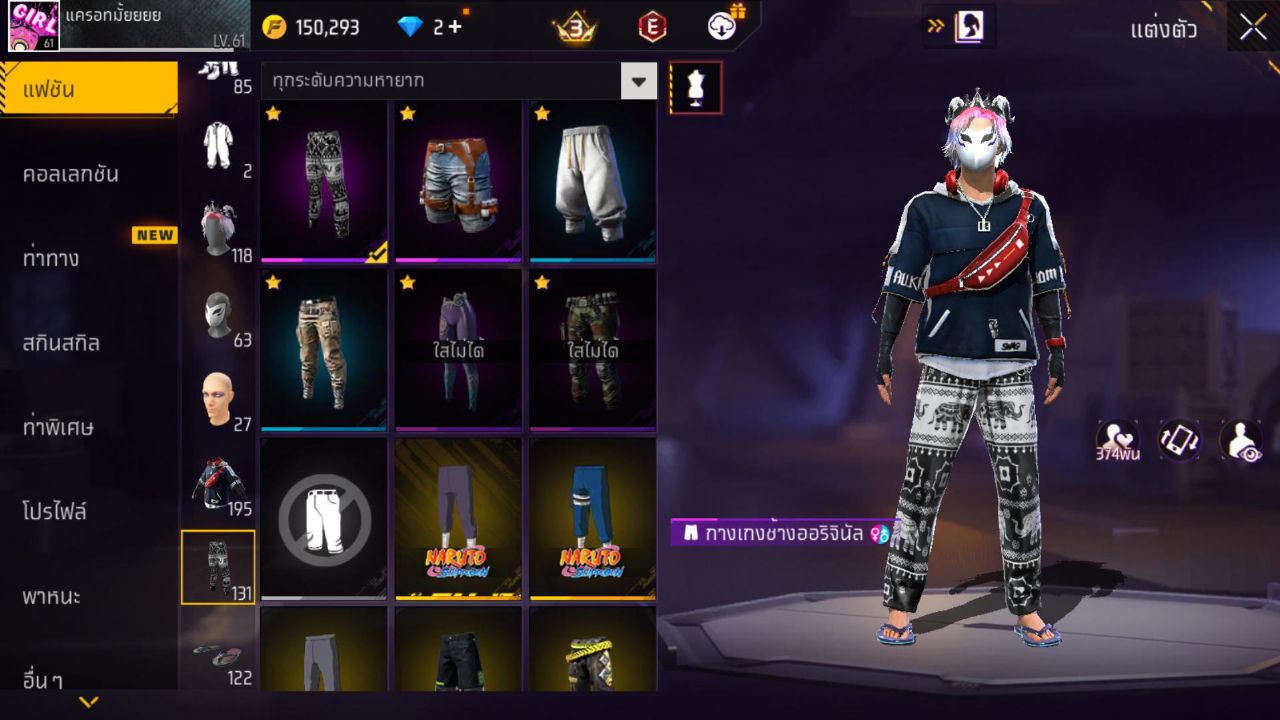Click the selected pants category showing 131

(x=220, y=567)
